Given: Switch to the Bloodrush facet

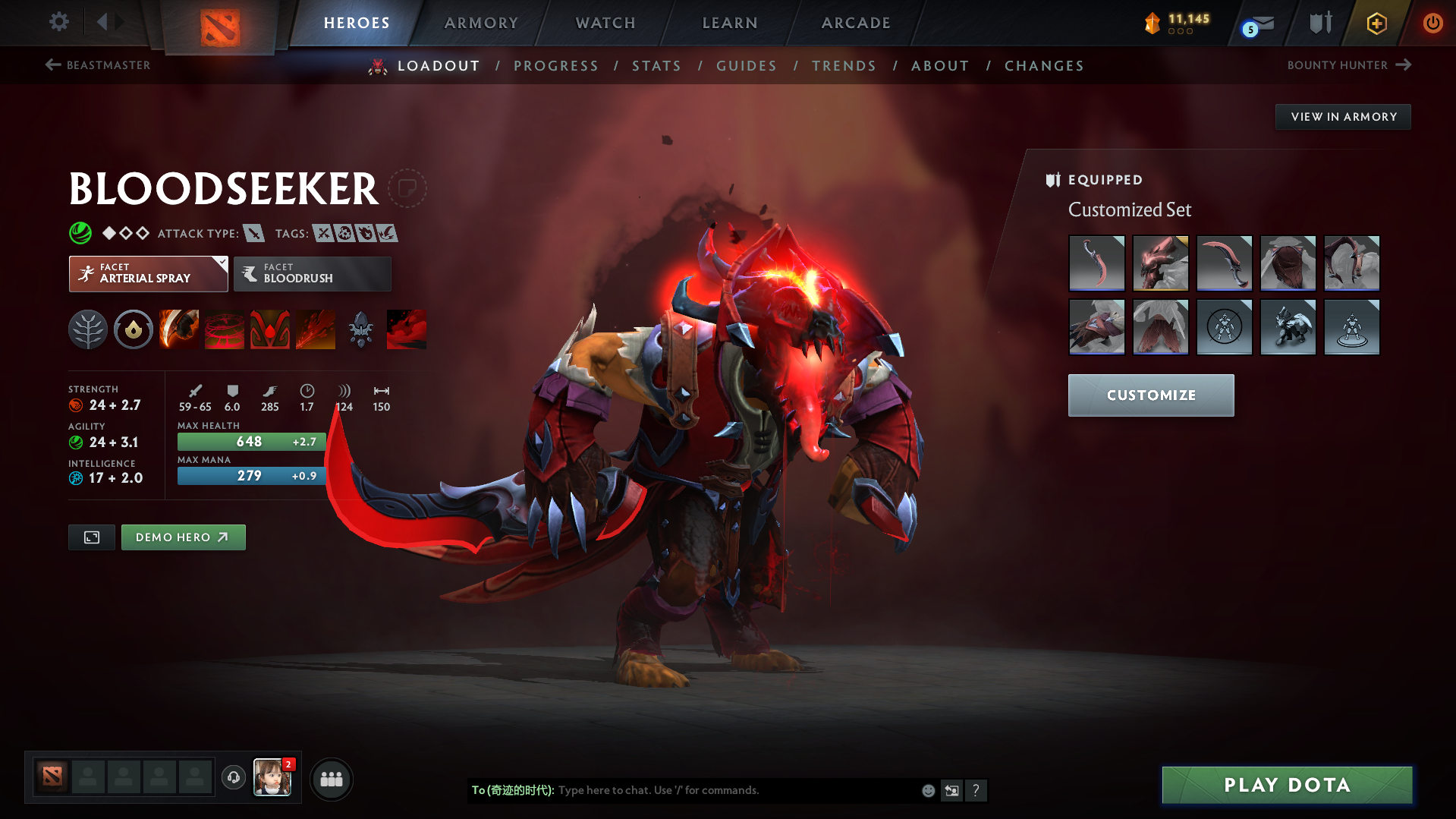Looking at the screenshot, I should (312, 274).
